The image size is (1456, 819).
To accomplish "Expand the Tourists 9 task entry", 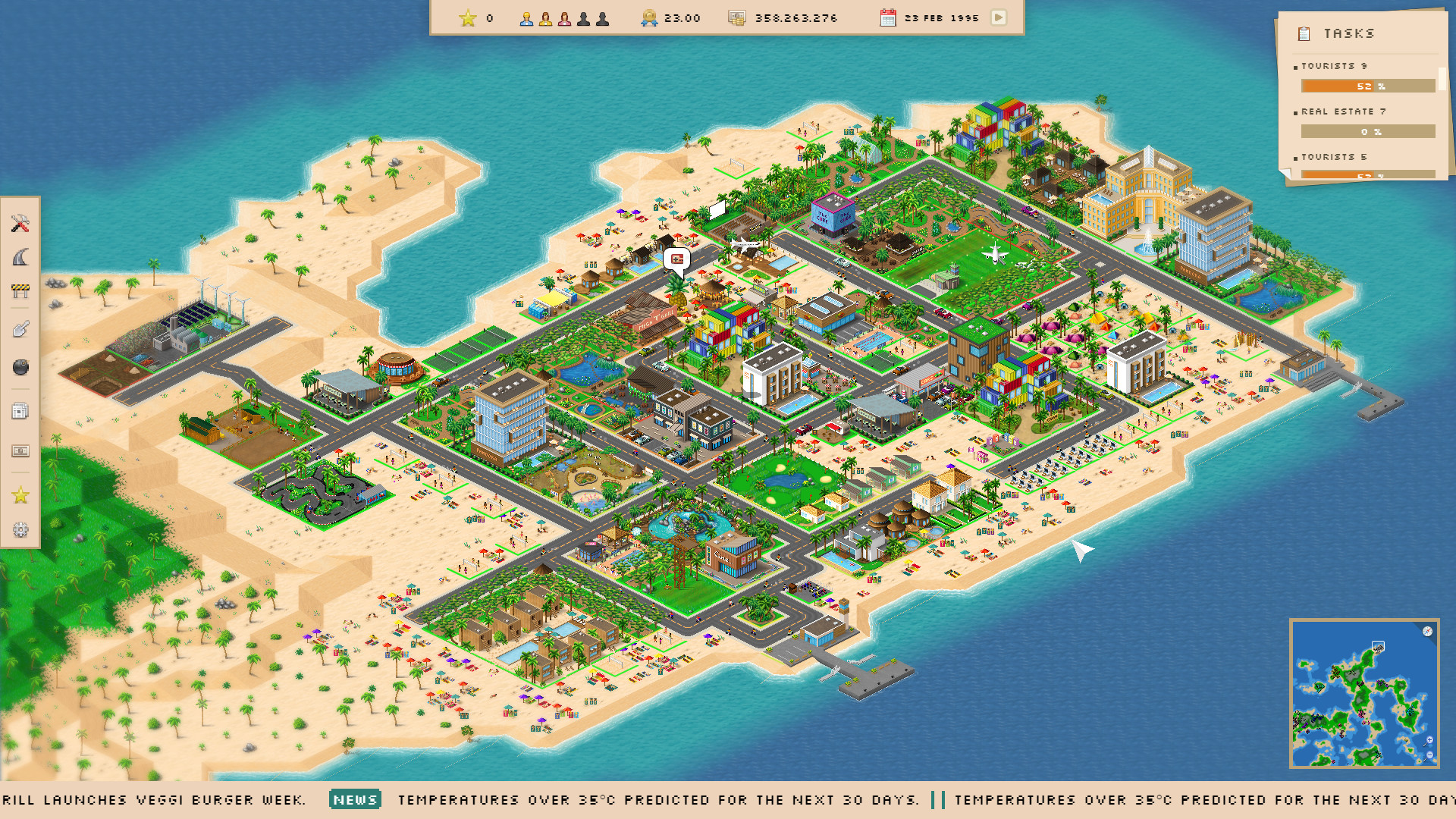I will (x=1332, y=66).
